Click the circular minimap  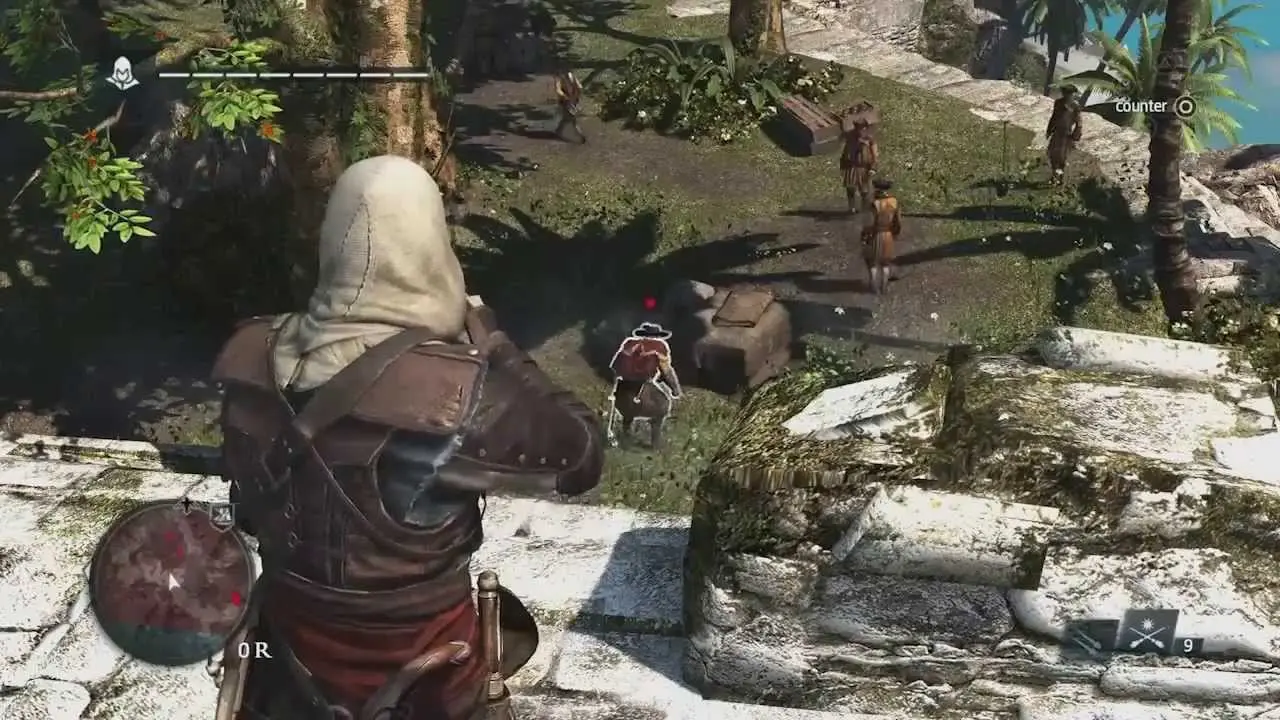tap(171, 584)
